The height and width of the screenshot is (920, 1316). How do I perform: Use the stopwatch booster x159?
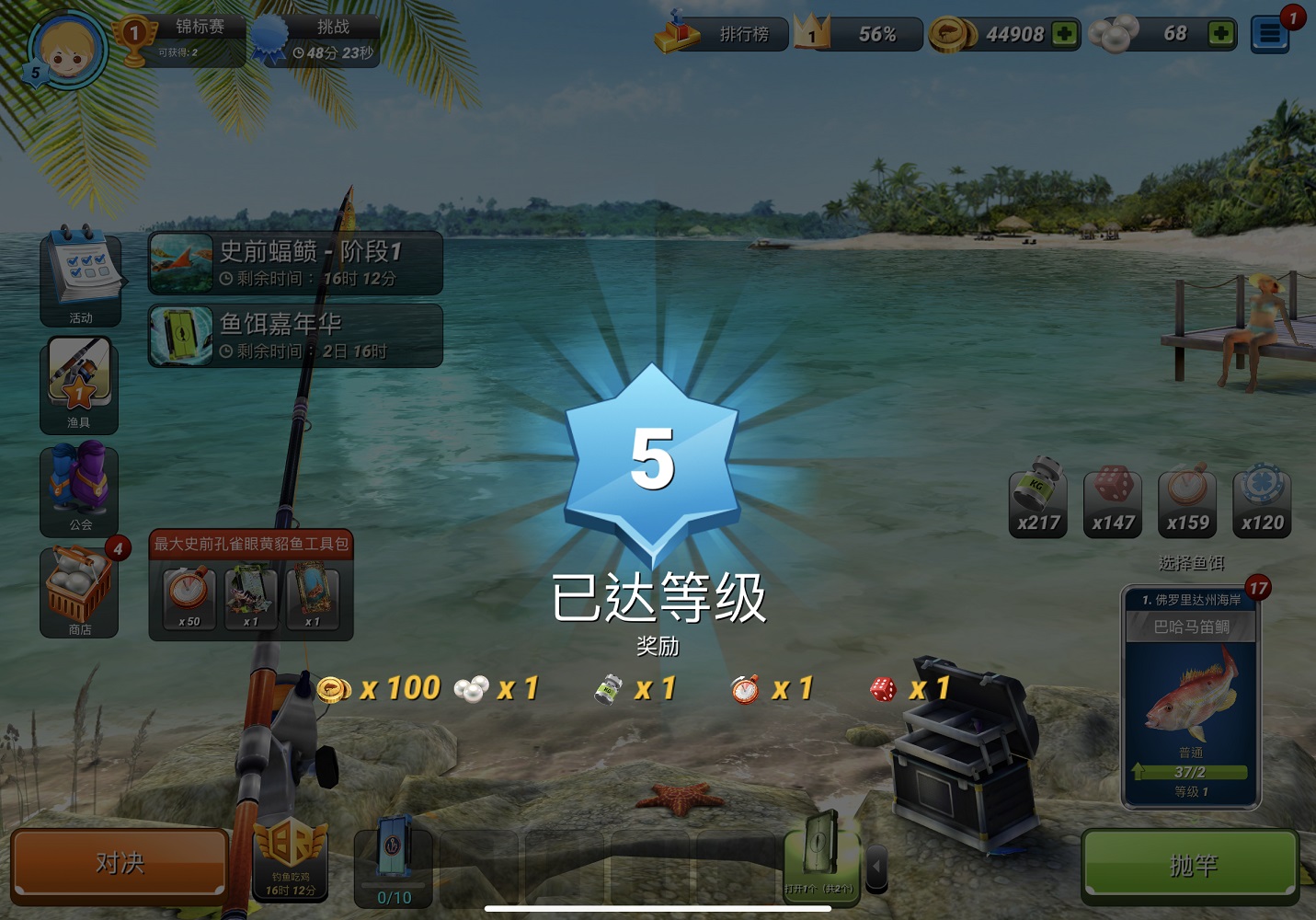coord(1187,501)
